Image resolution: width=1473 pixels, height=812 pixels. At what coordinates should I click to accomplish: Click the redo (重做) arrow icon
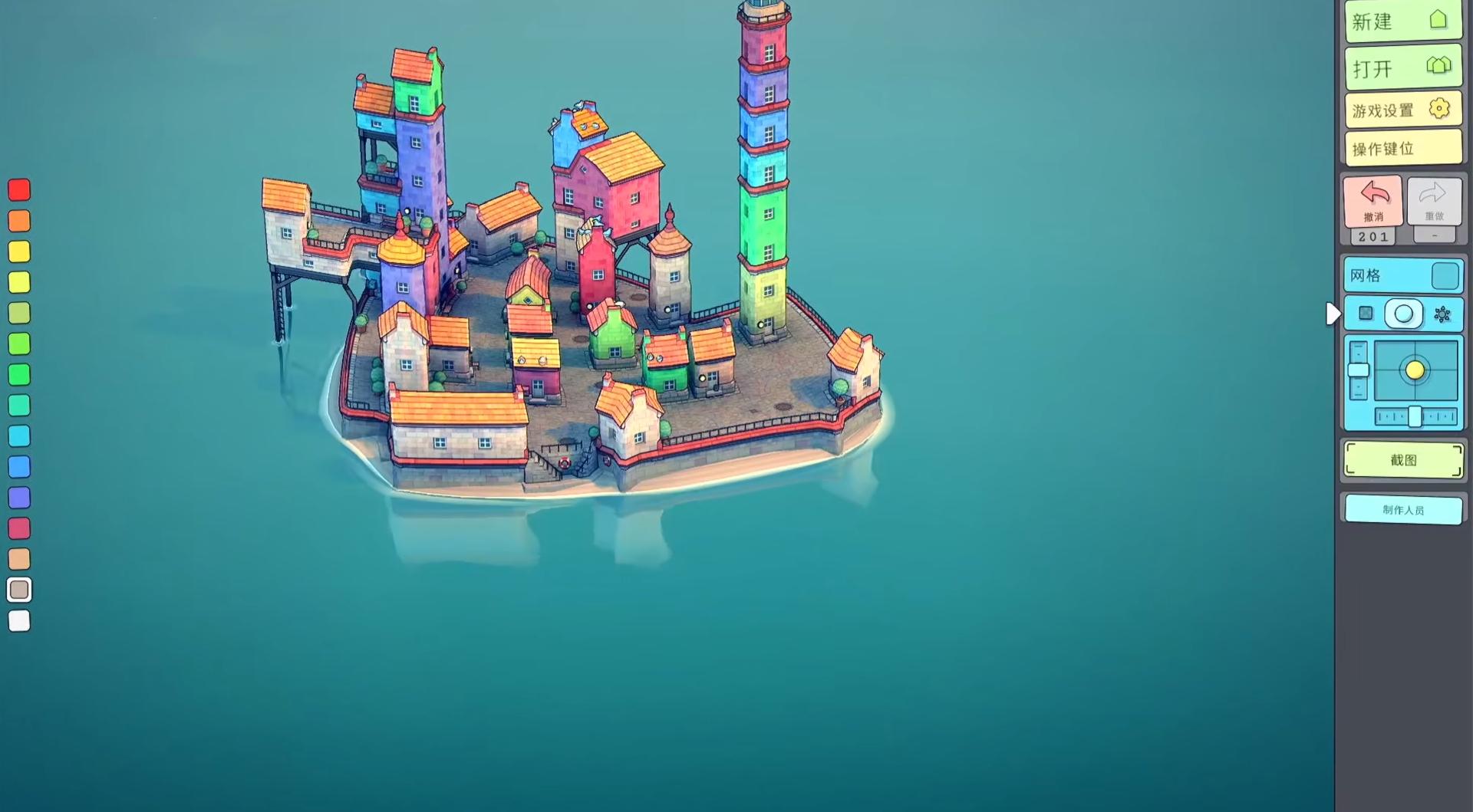[1434, 192]
